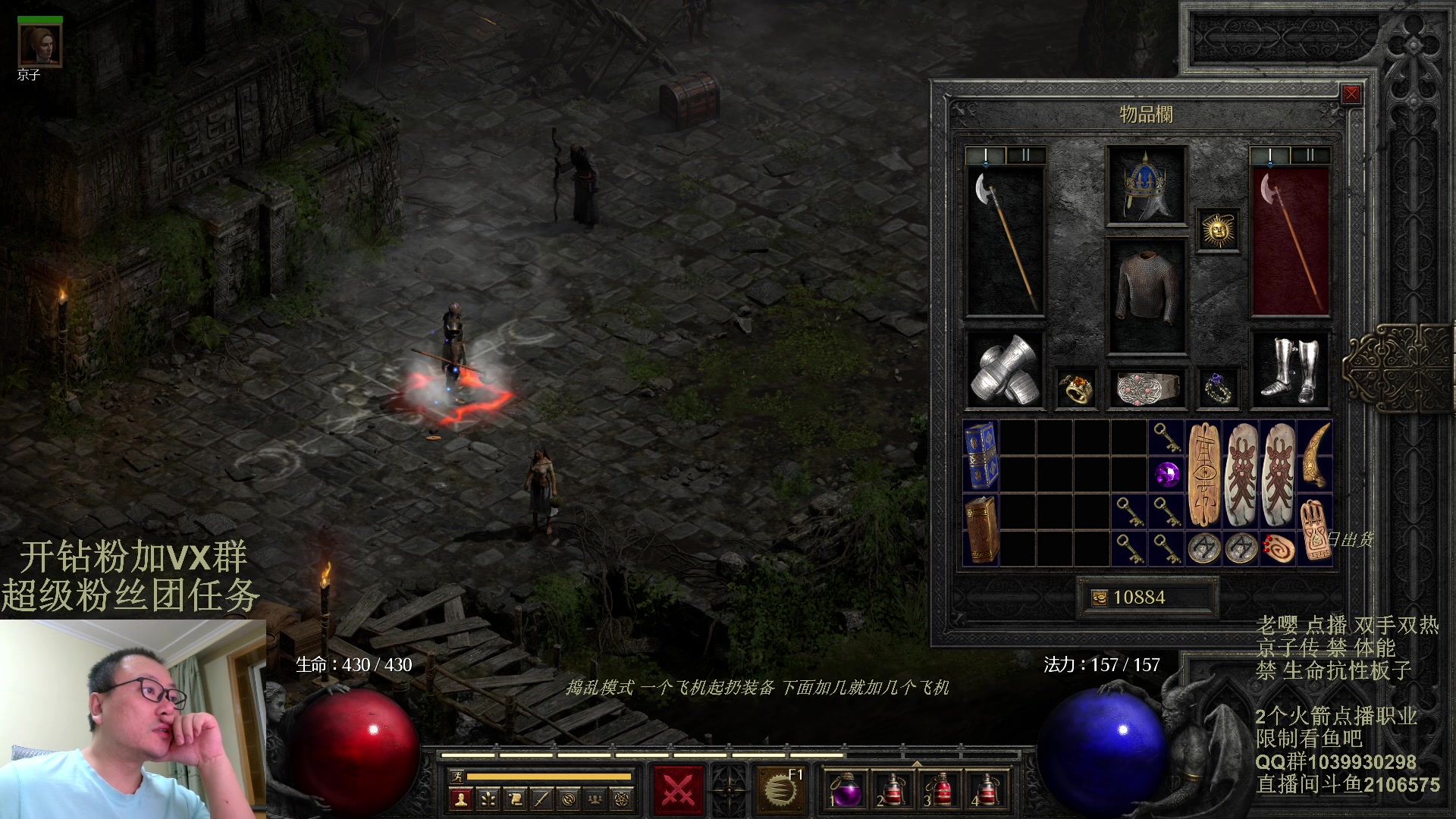Toggle the run/walk button
Image resolution: width=1456 pixels, height=819 pixels.
point(457,776)
